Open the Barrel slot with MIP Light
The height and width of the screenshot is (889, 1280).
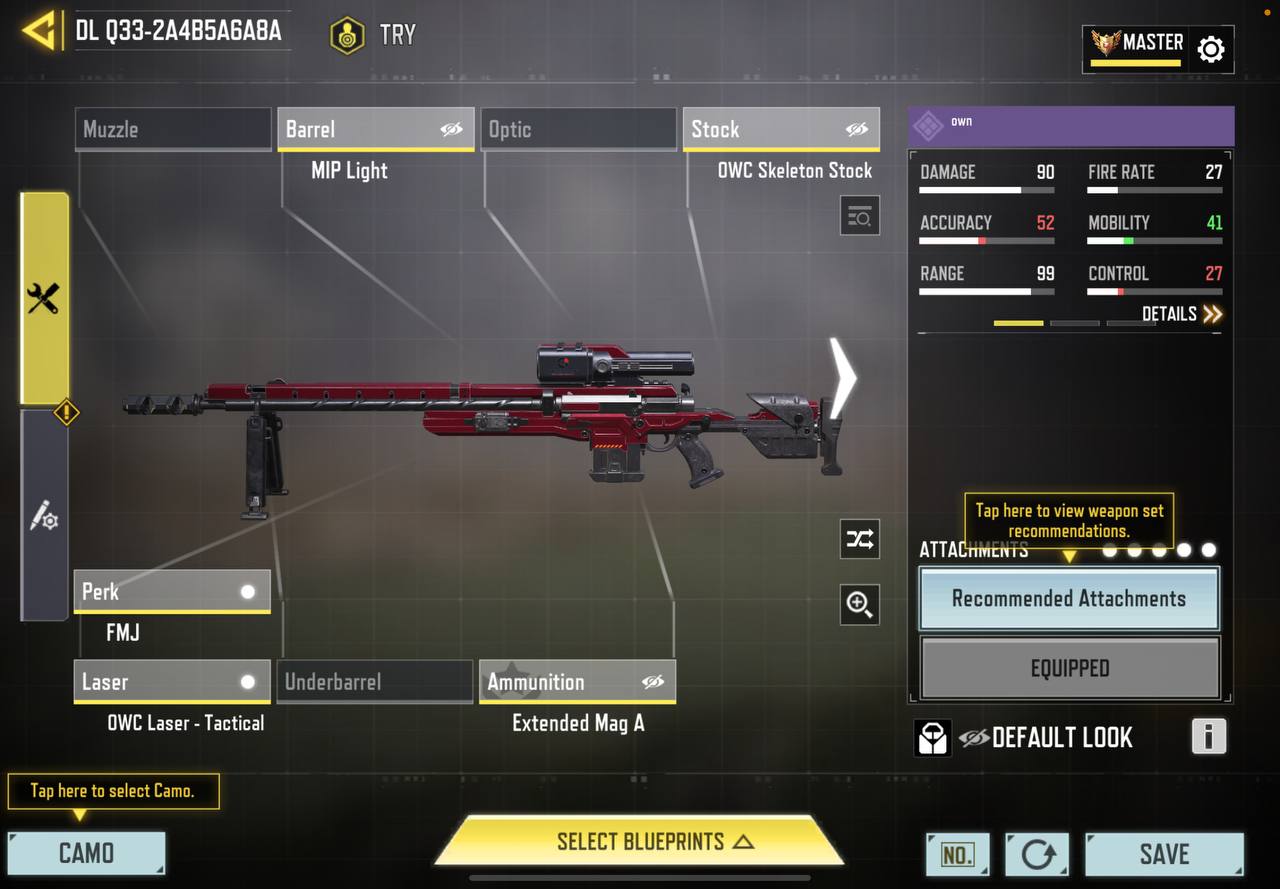[x=376, y=129]
